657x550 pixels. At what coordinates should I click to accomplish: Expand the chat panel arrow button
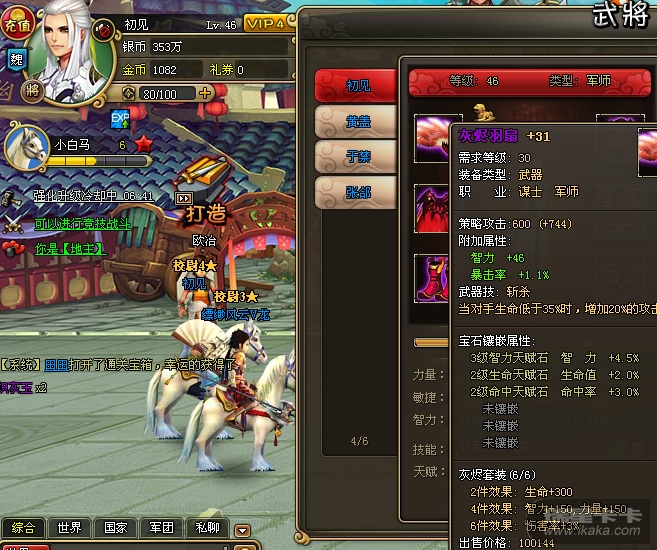point(242,527)
